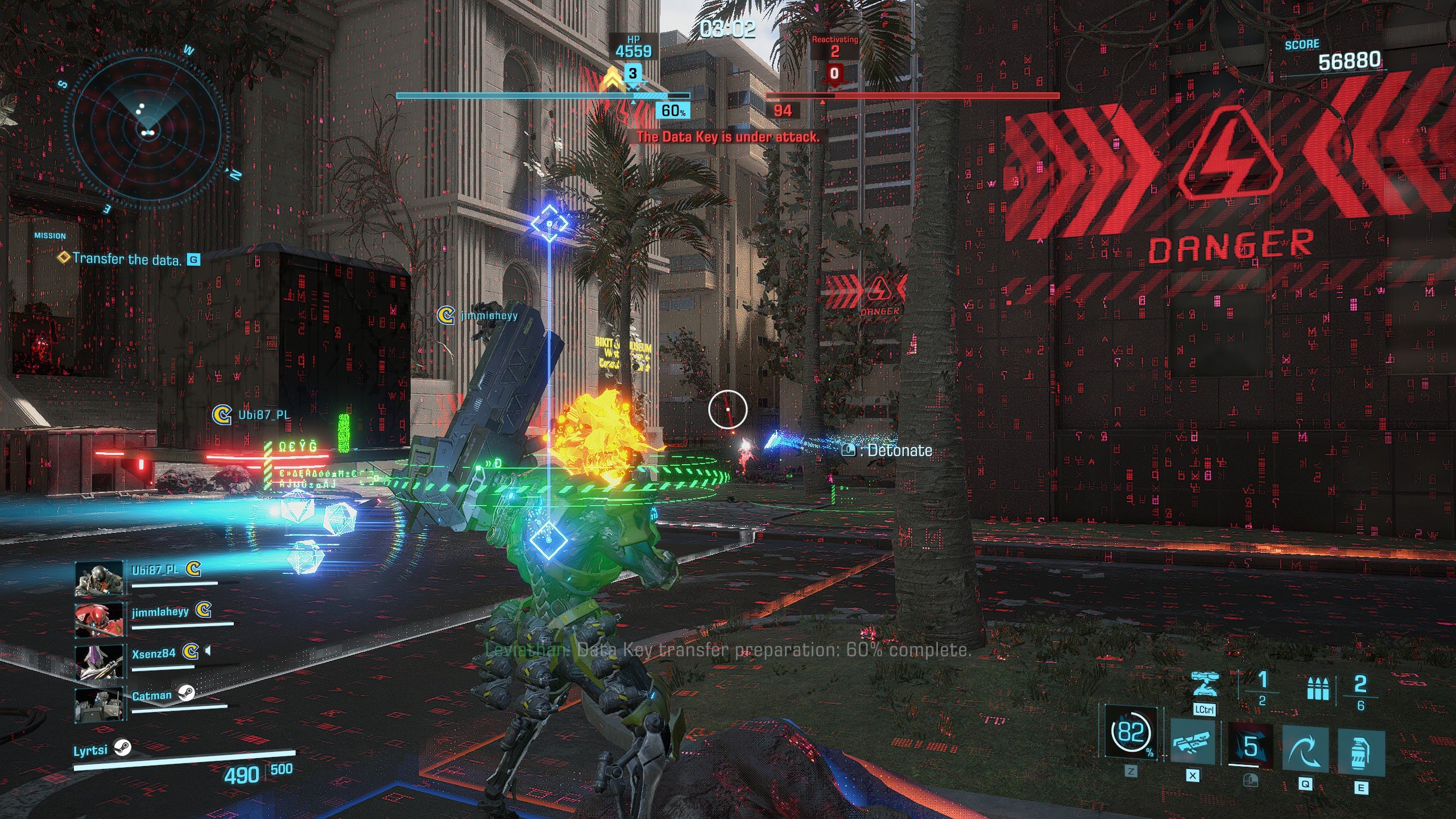Select teammate Ubi87_PL's portrait

click(99, 578)
